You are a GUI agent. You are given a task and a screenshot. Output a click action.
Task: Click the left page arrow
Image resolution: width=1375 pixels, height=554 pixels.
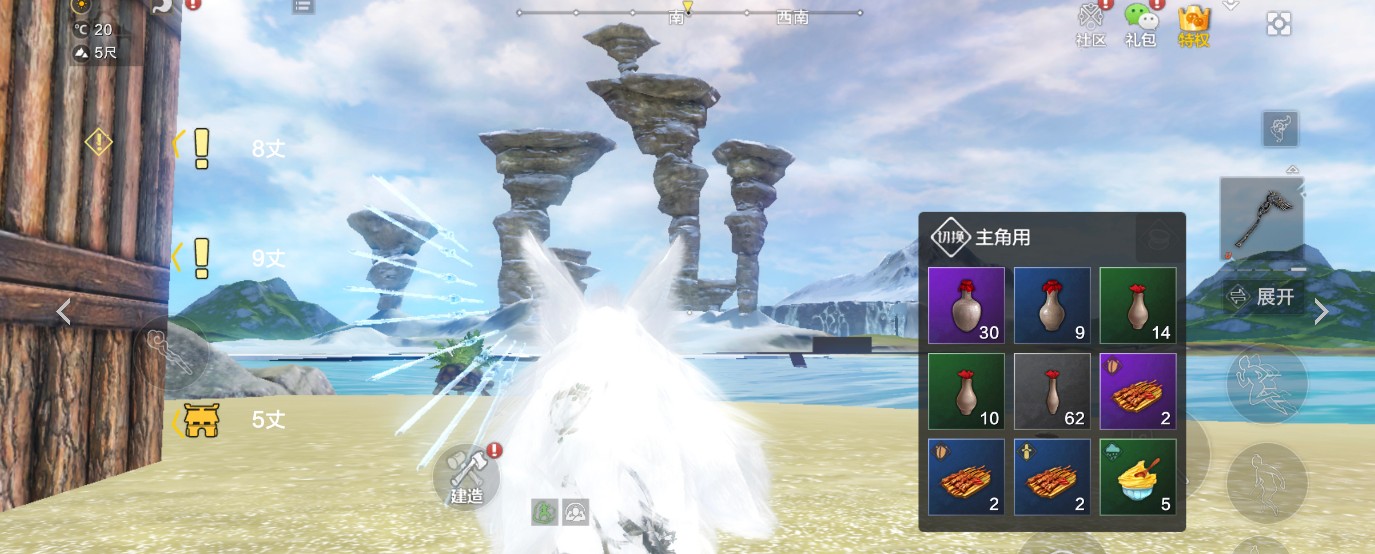(63, 312)
